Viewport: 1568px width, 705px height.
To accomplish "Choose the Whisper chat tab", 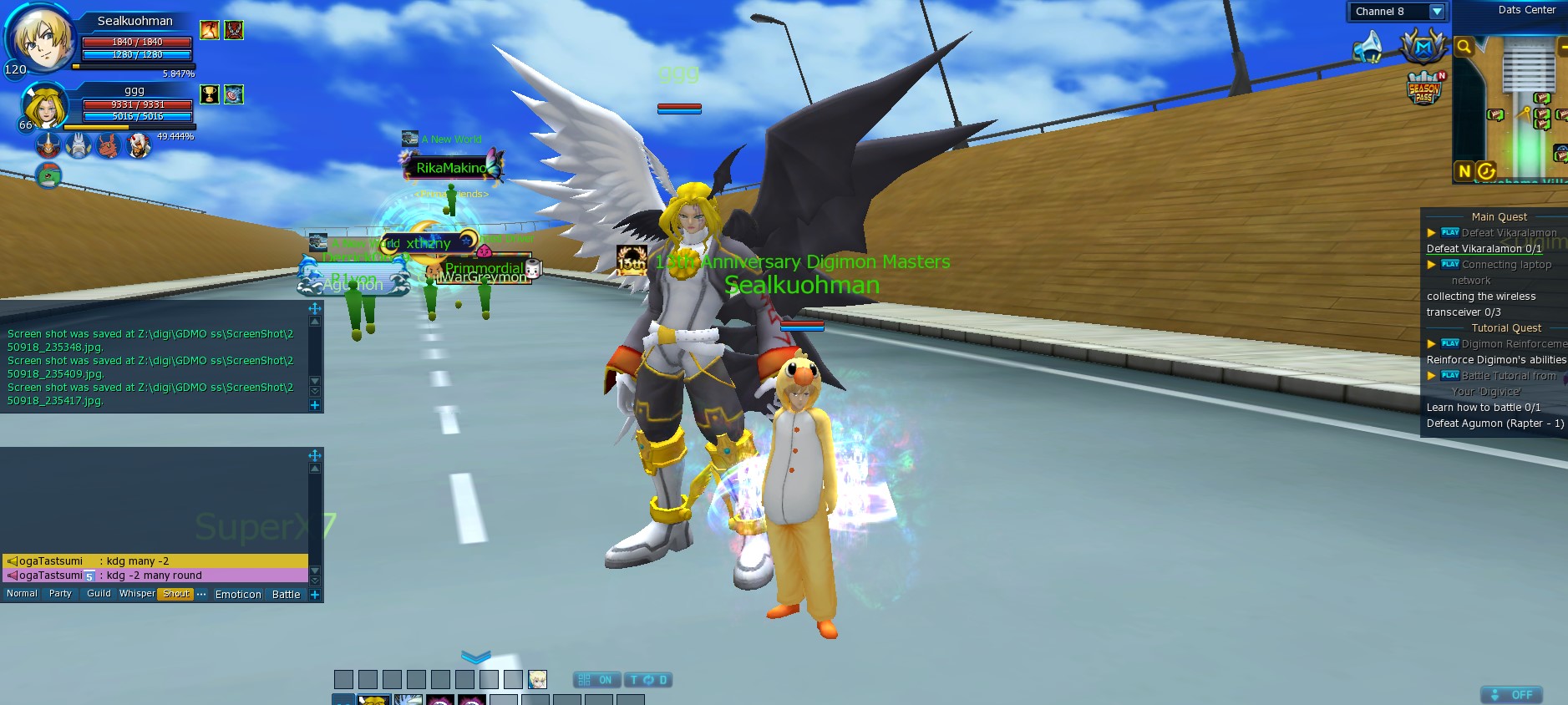I will pyautogui.click(x=137, y=594).
